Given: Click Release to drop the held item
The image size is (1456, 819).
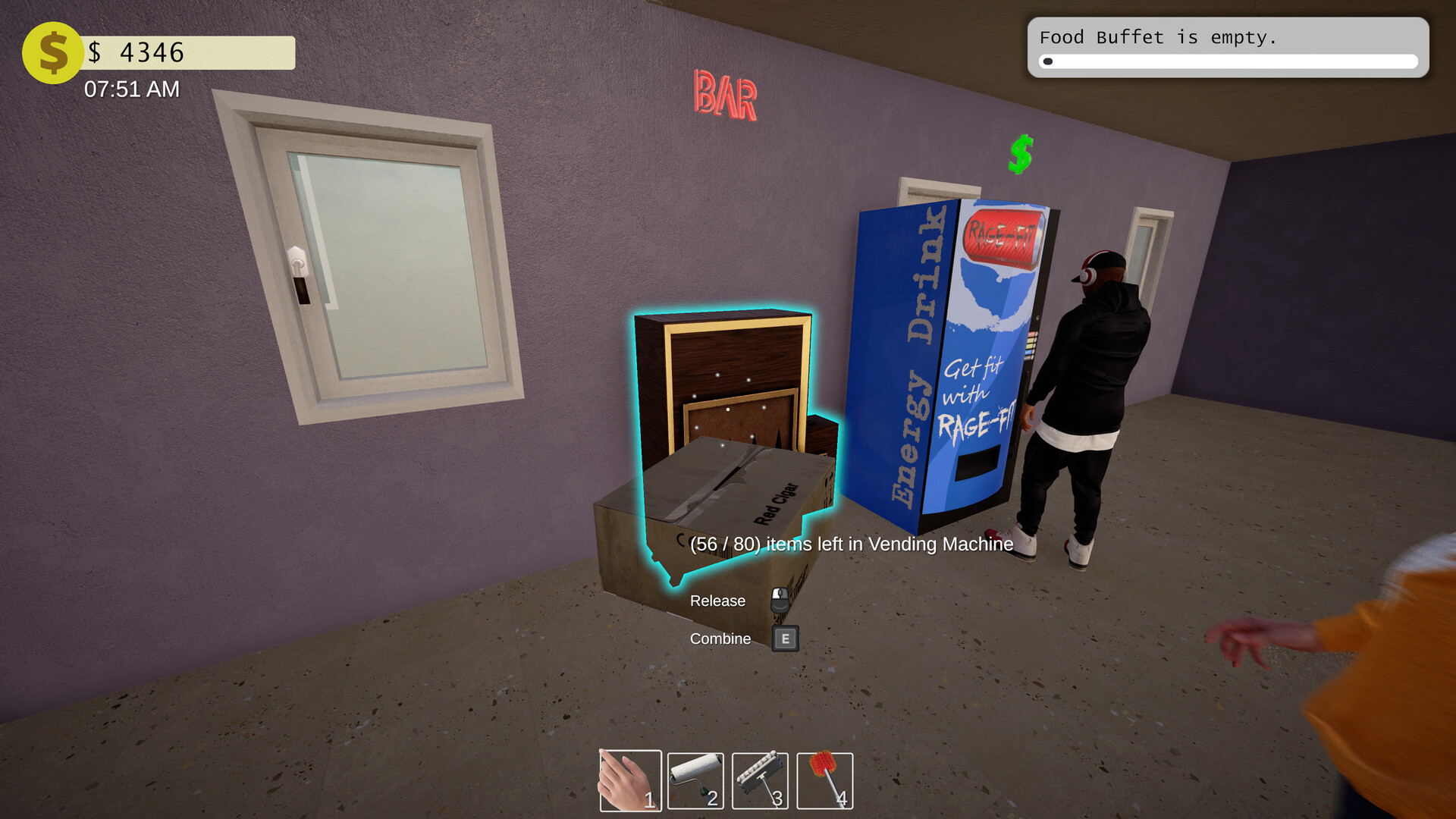Looking at the screenshot, I should (717, 601).
